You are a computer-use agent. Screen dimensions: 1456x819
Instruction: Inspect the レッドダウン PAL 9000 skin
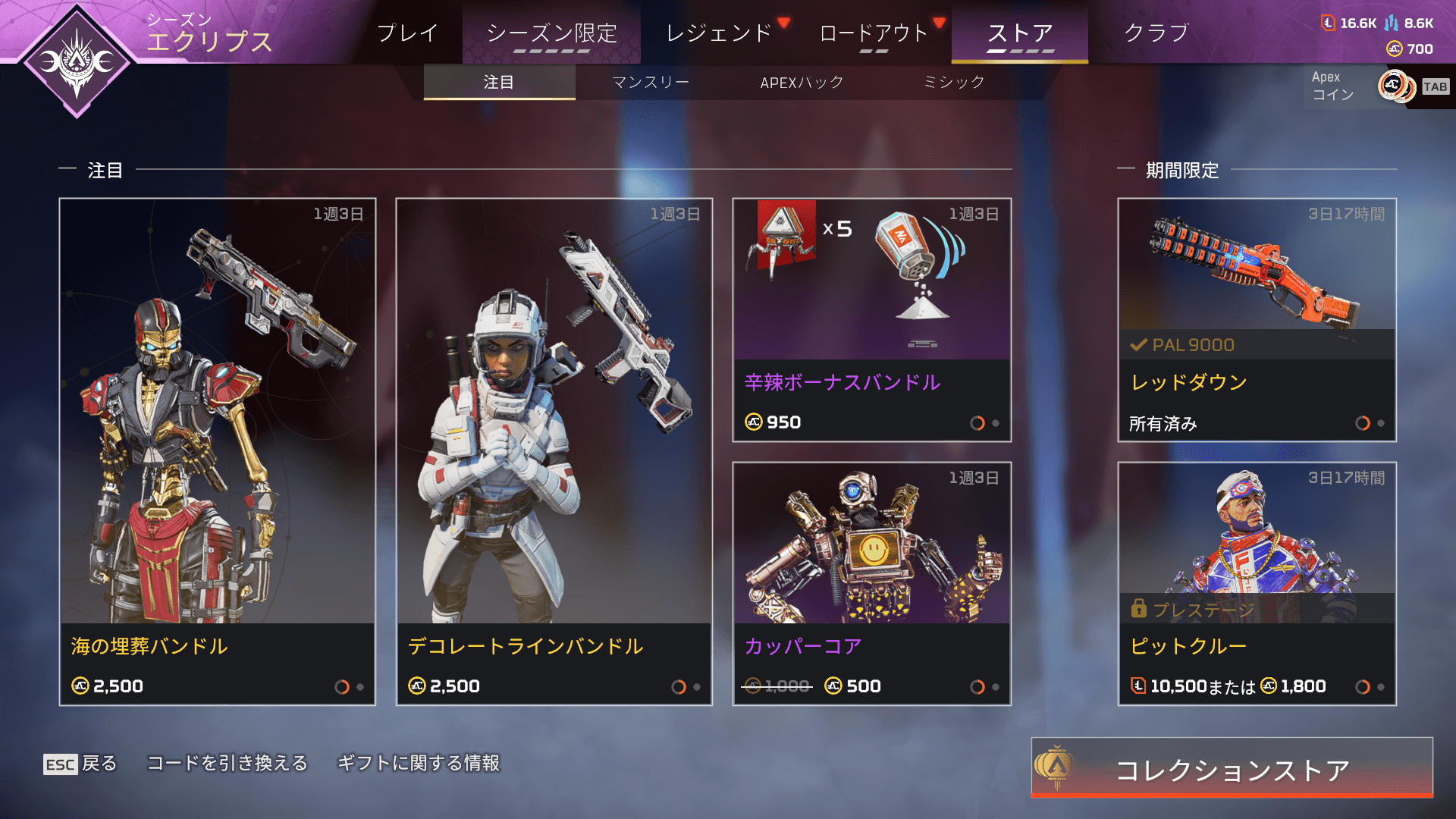[x=1257, y=319]
